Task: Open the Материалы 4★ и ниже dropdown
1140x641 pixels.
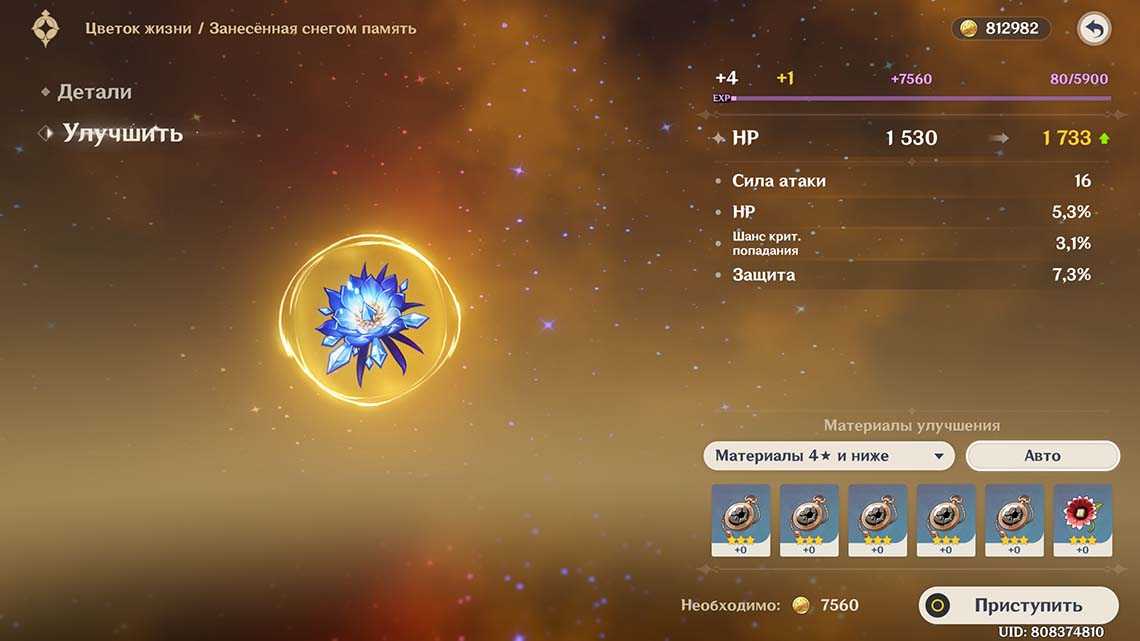Action: click(x=828, y=456)
